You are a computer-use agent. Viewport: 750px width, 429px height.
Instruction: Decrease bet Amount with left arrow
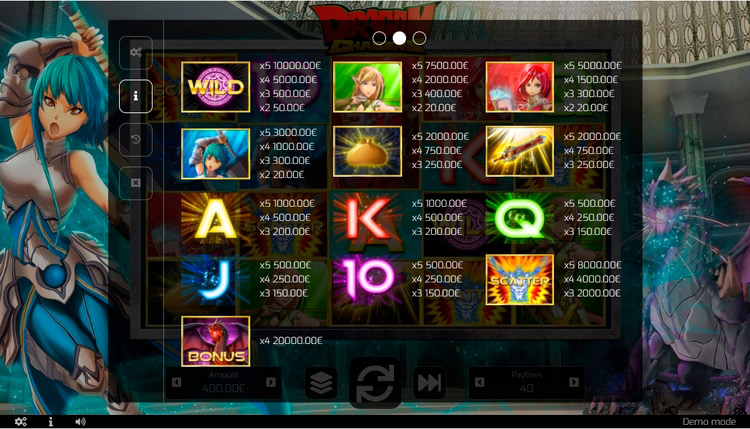(177, 382)
